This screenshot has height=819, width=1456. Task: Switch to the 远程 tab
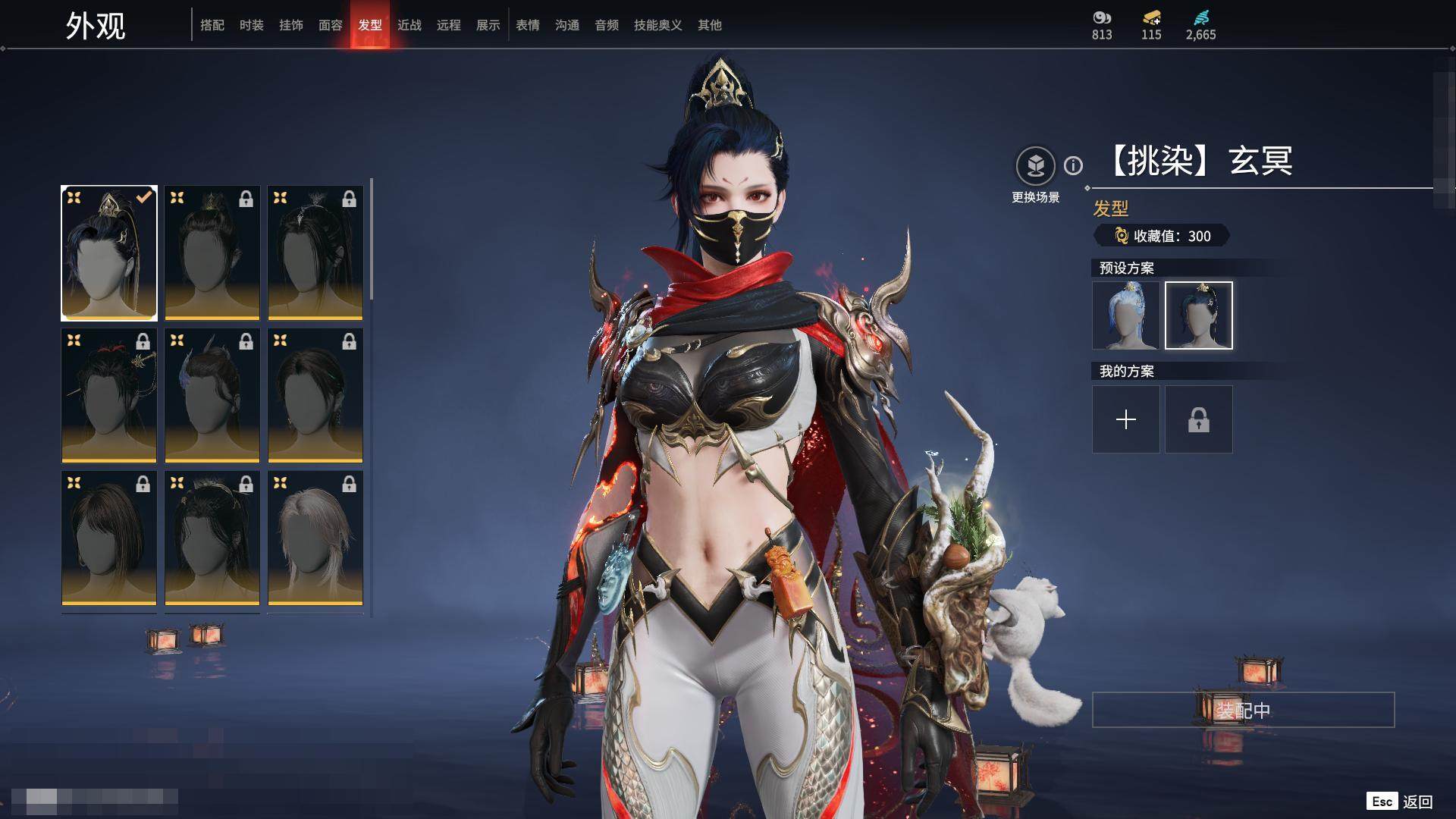(449, 25)
